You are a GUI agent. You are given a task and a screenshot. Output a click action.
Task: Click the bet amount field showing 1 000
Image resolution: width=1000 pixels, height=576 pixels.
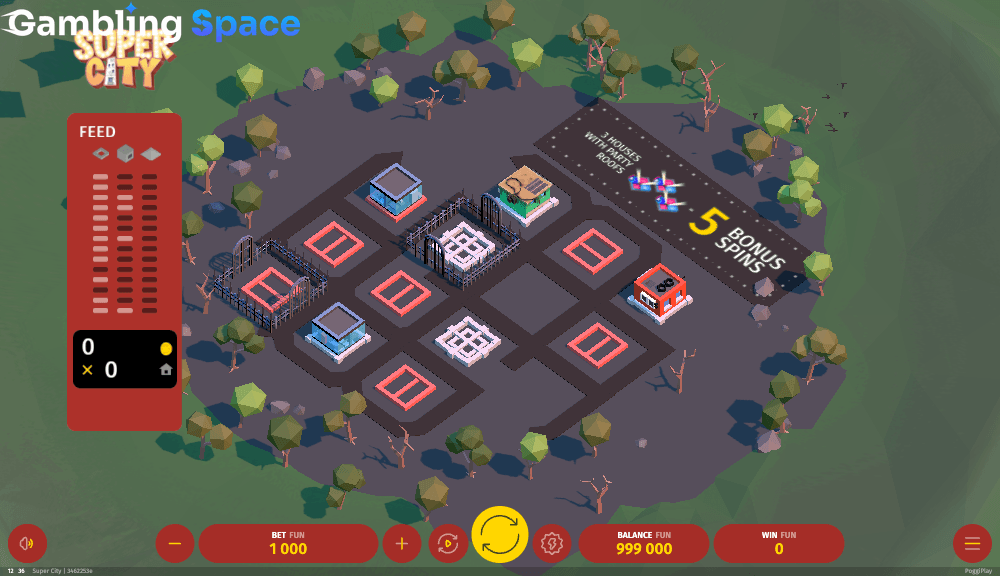click(288, 544)
